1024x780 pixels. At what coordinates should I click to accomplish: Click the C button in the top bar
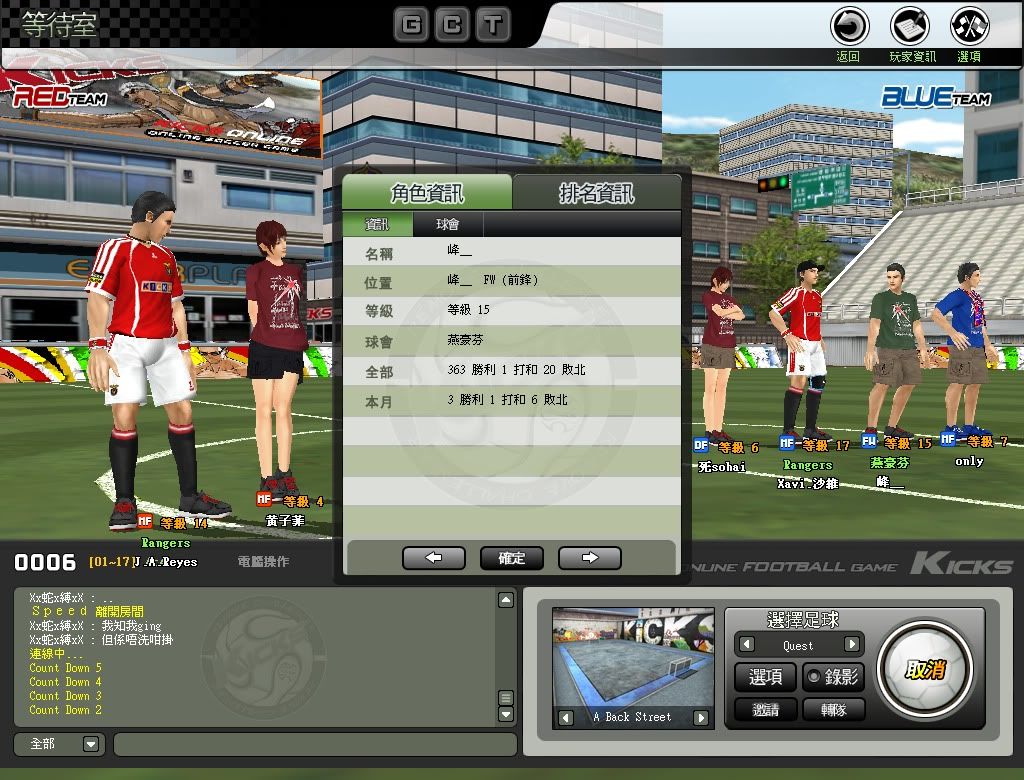[x=452, y=25]
